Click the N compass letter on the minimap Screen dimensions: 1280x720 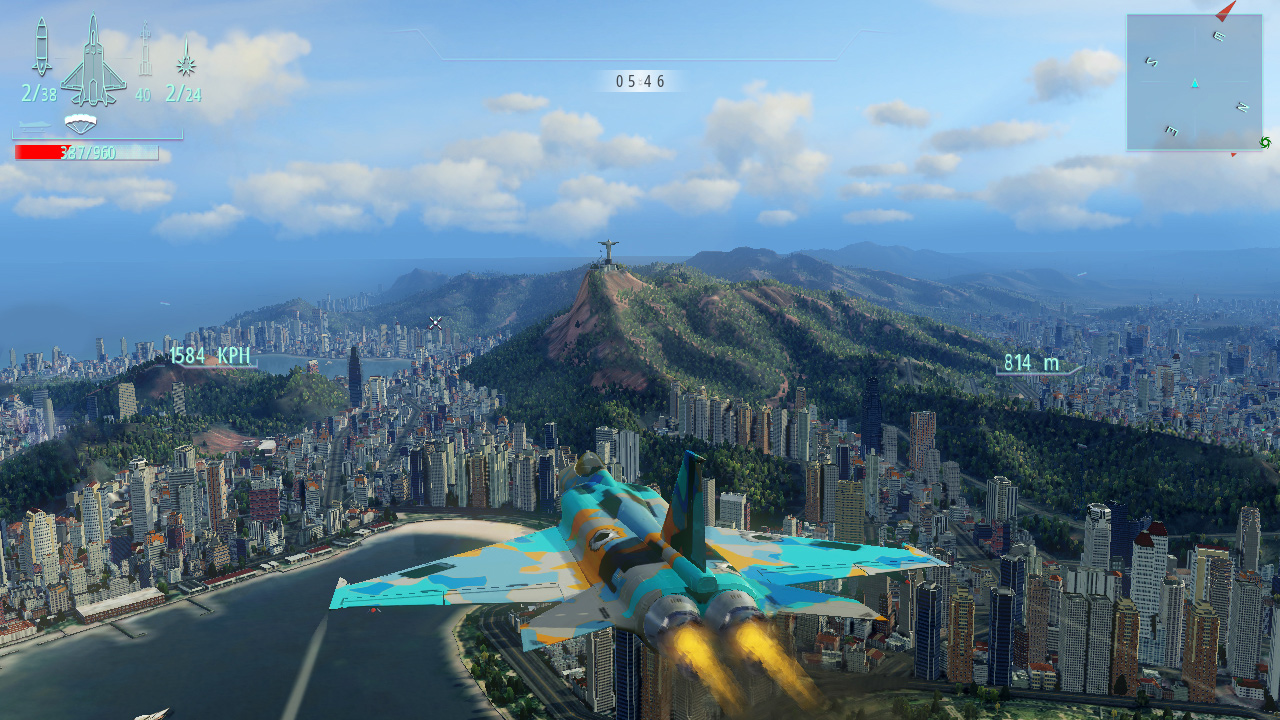(x=1241, y=106)
